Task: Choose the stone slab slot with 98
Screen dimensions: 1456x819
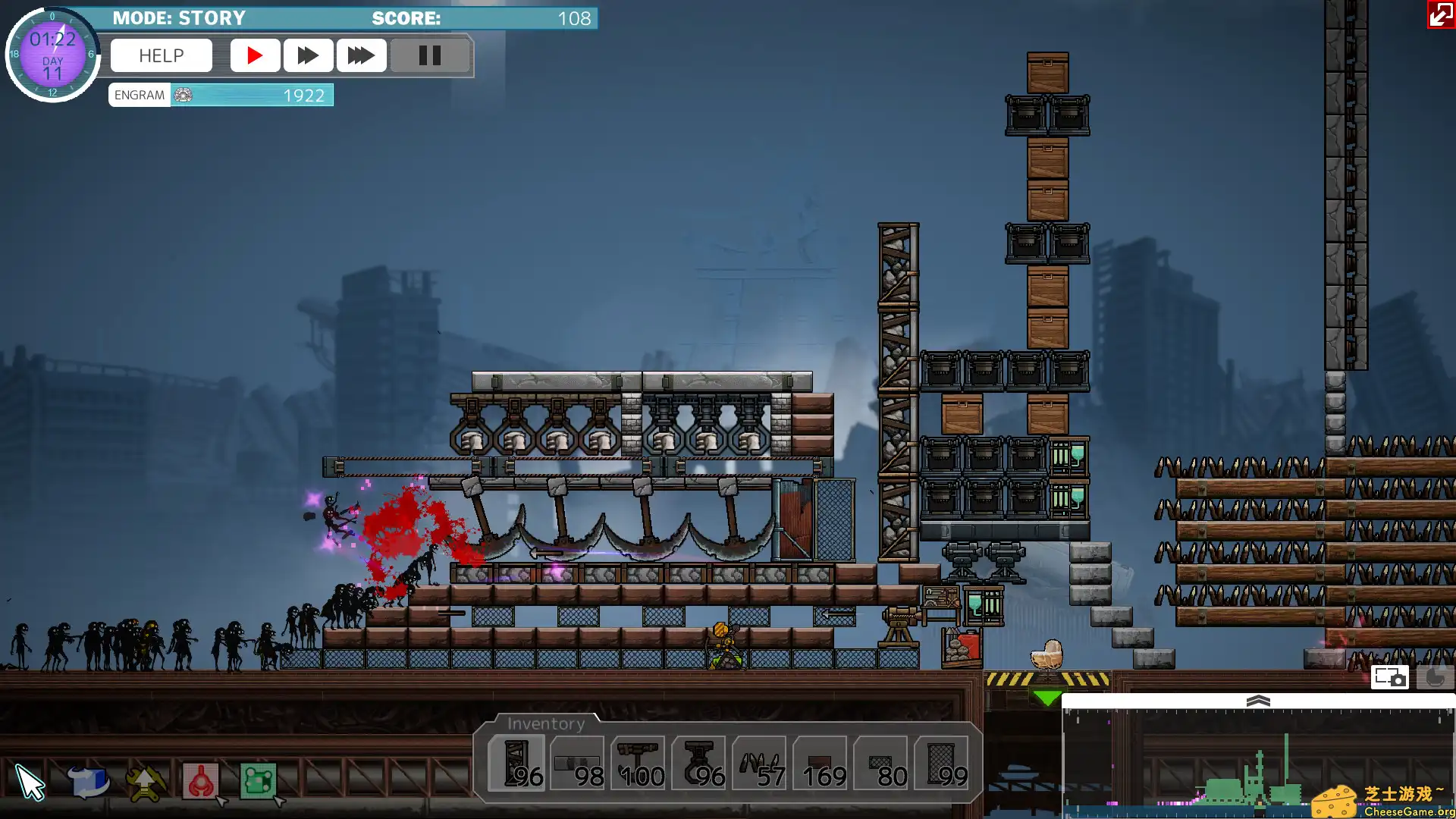Action: tap(577, 764)
